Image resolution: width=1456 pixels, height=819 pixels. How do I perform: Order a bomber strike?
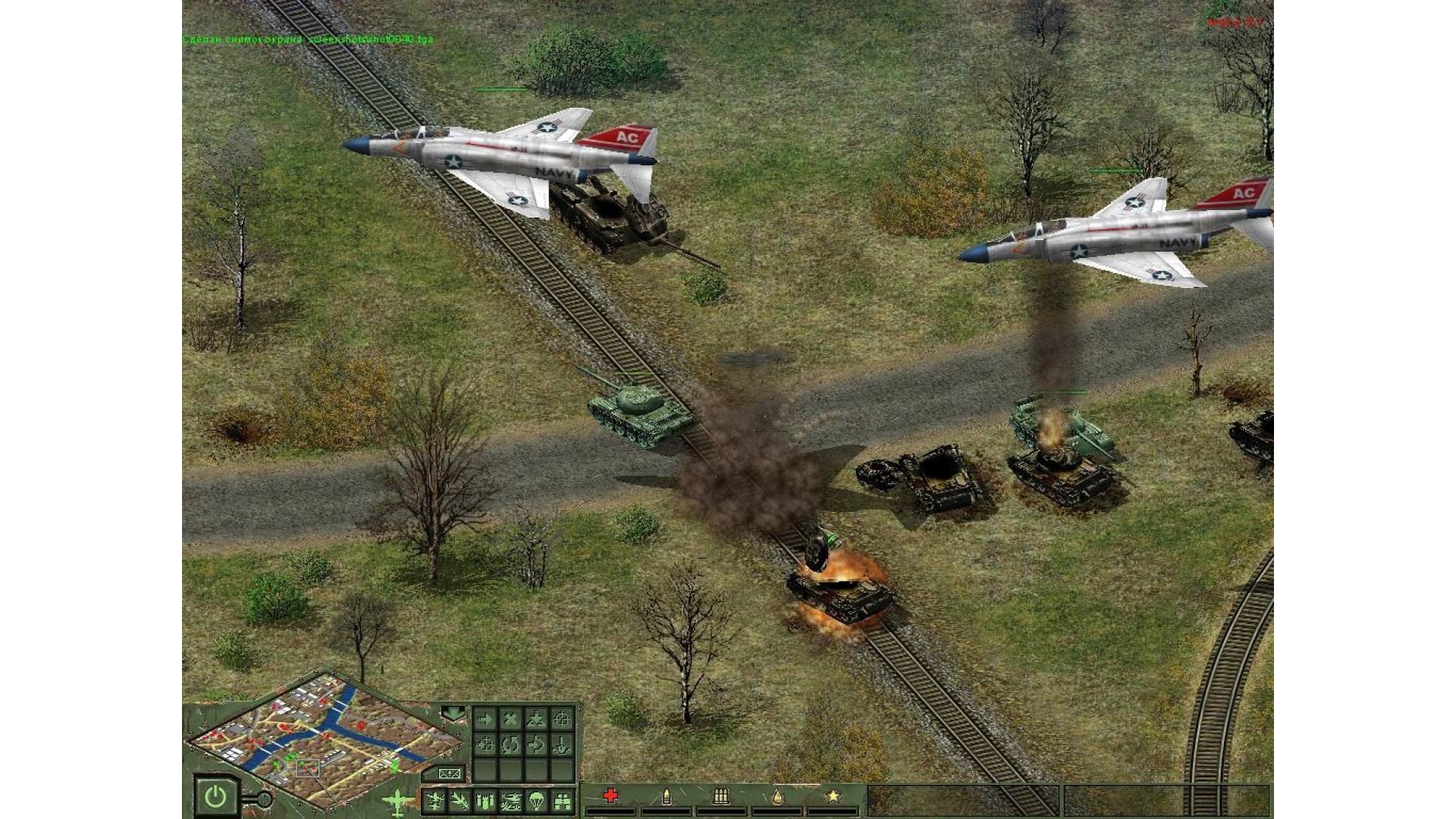[485, 800]
